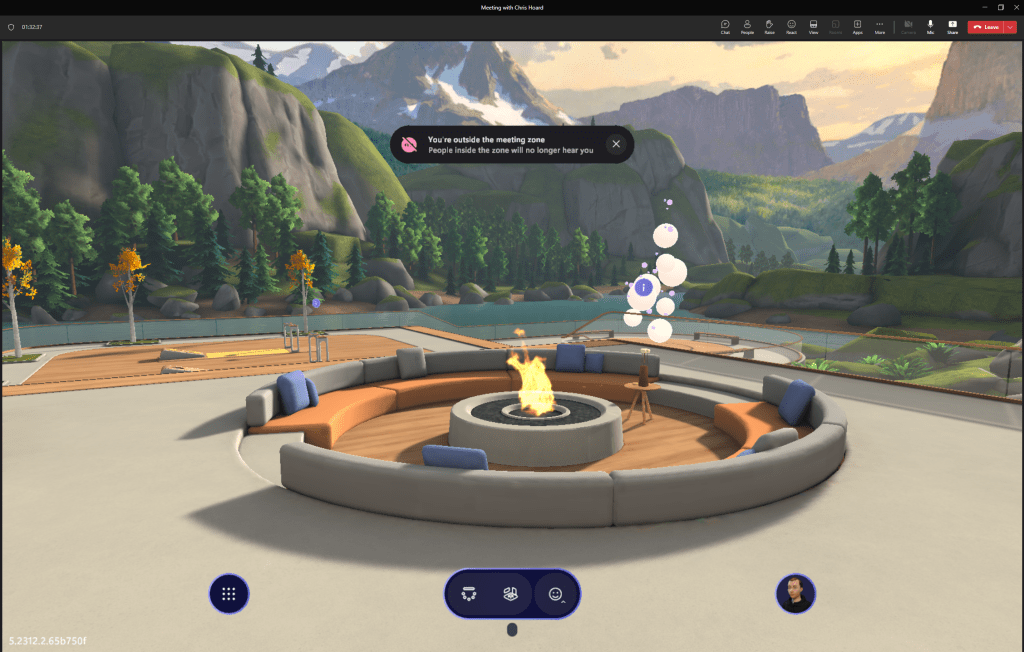Screen dimensions: 1024x652
Task: Change the meeting View layout
Action: coord(813,26)
